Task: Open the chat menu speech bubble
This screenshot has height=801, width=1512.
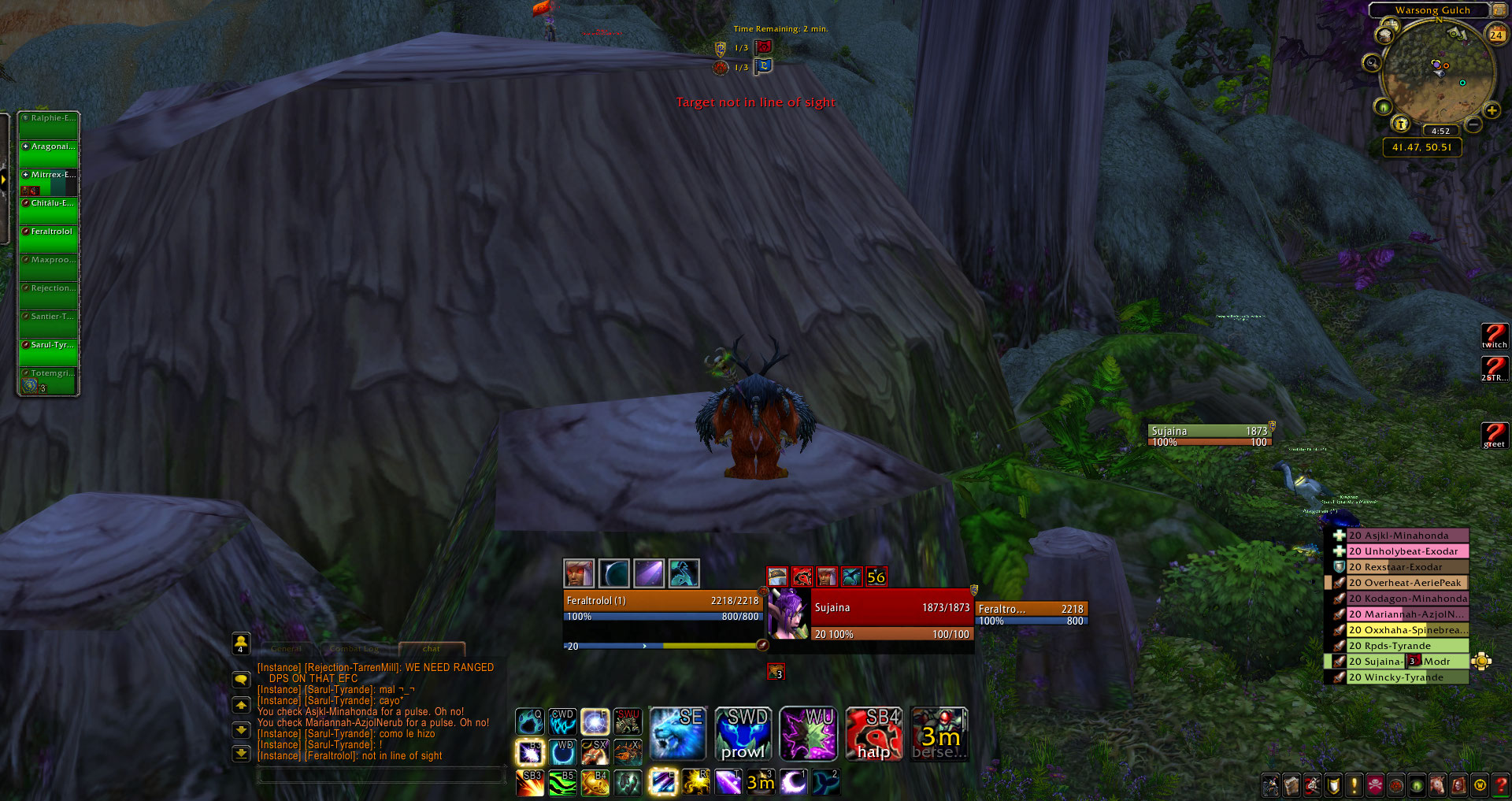Action: [242, 679]
